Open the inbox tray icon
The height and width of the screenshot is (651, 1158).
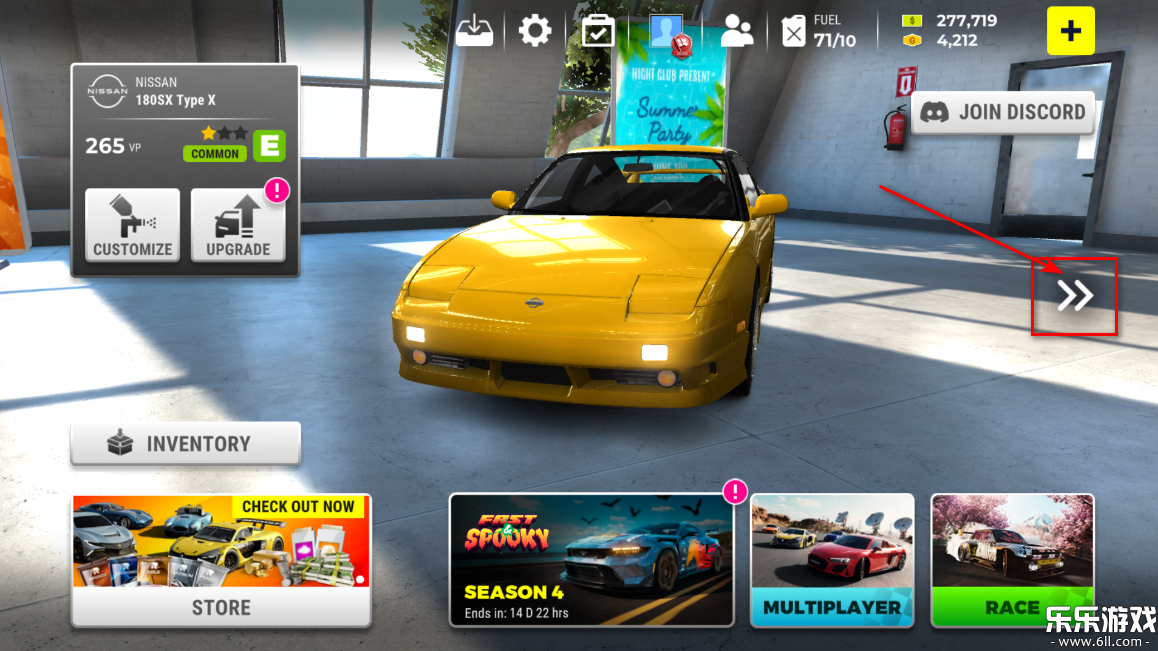475,31
